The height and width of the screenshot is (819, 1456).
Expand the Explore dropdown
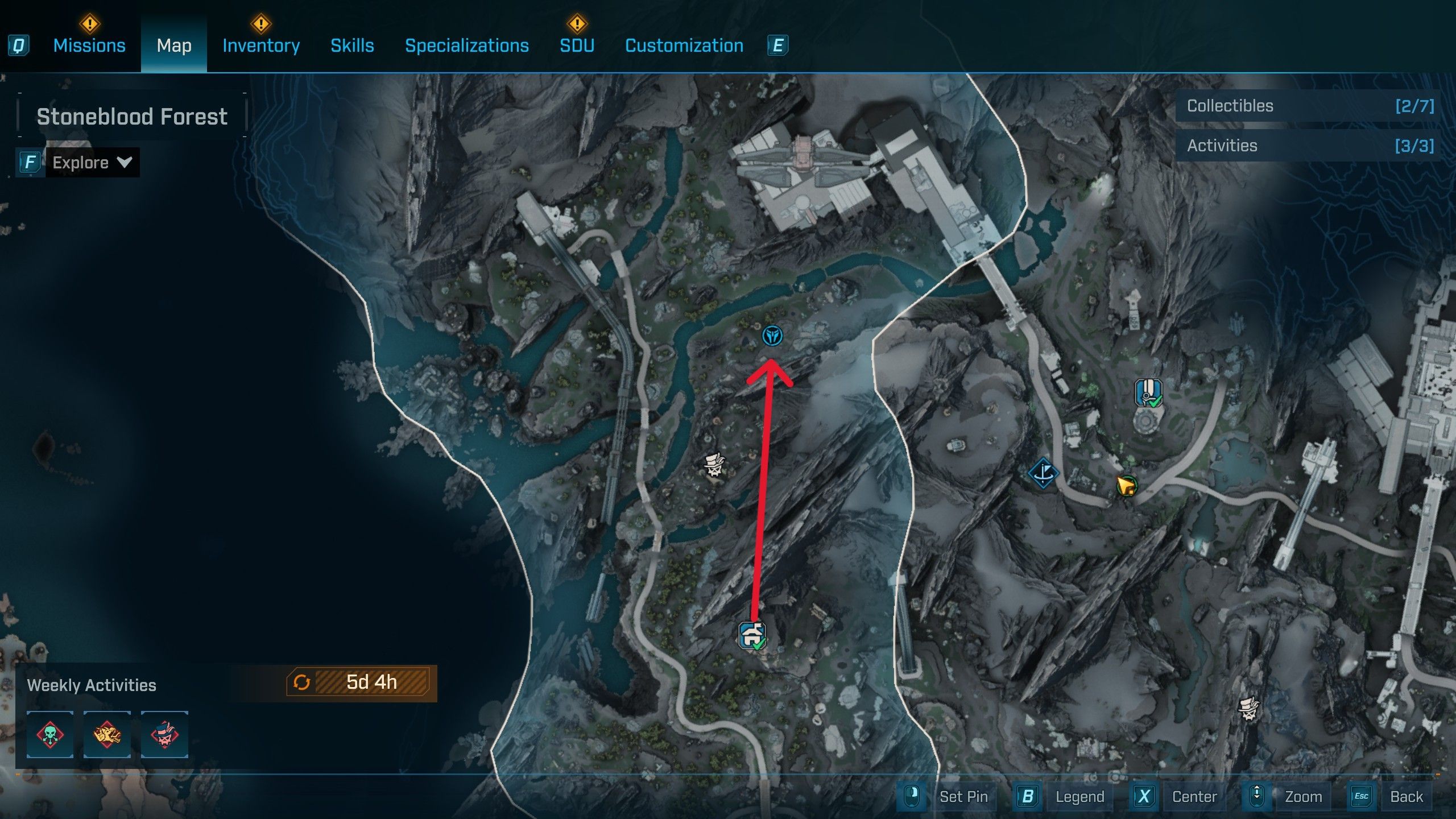click(92, 163)
